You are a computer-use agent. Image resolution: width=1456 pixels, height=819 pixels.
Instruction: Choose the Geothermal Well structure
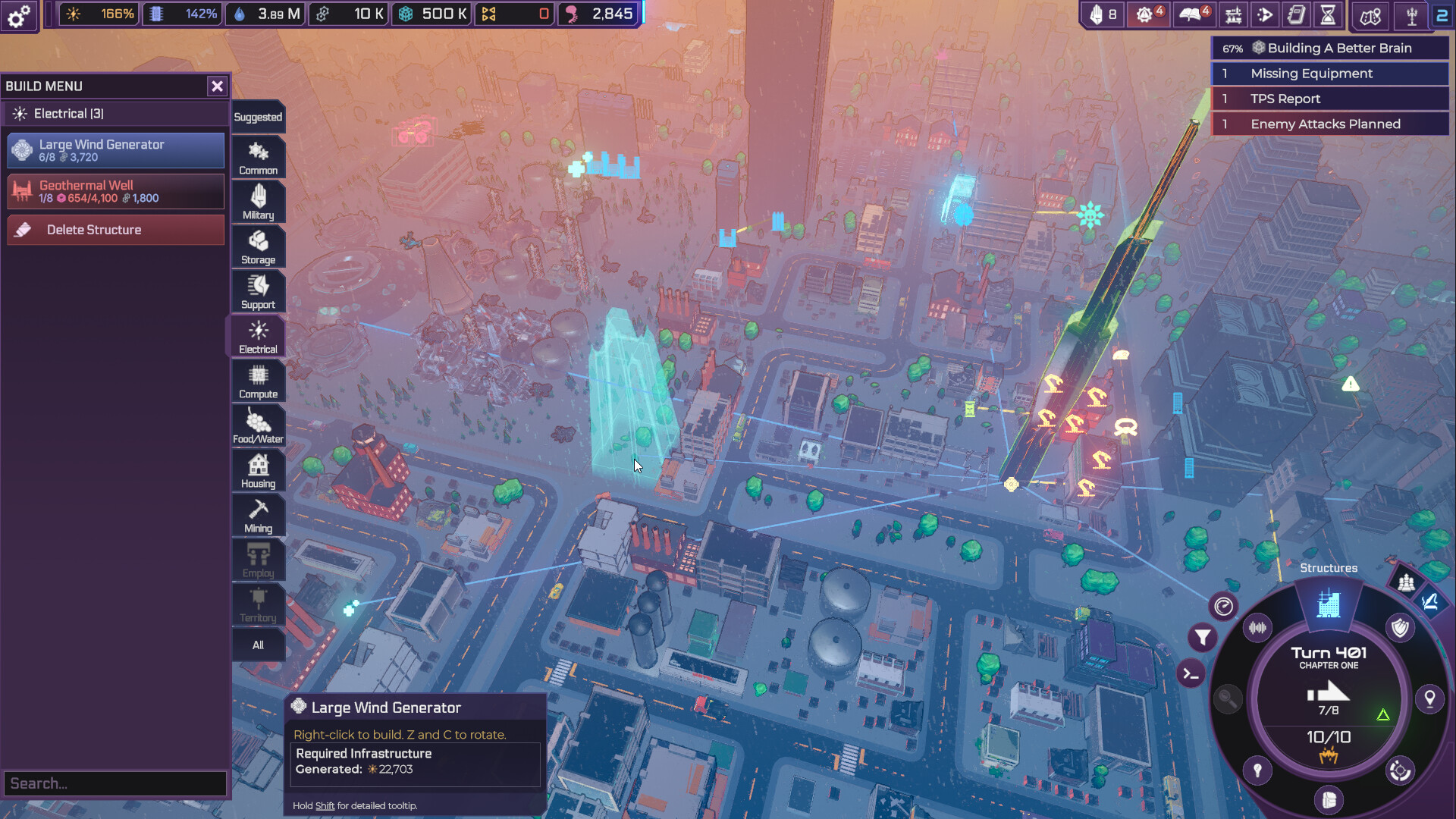point(116,191)
